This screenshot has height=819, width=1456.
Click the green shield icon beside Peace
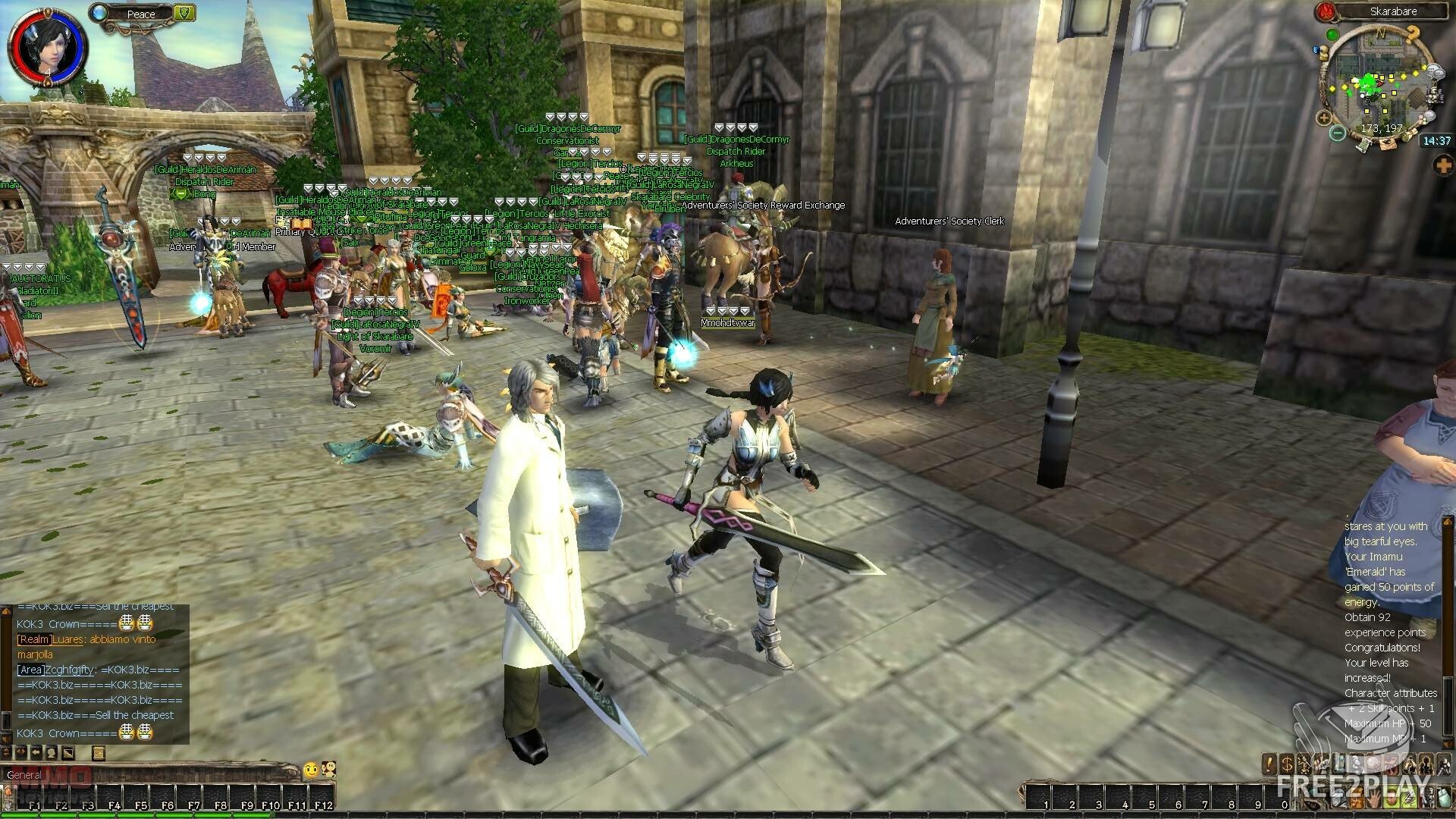[184, 12]
